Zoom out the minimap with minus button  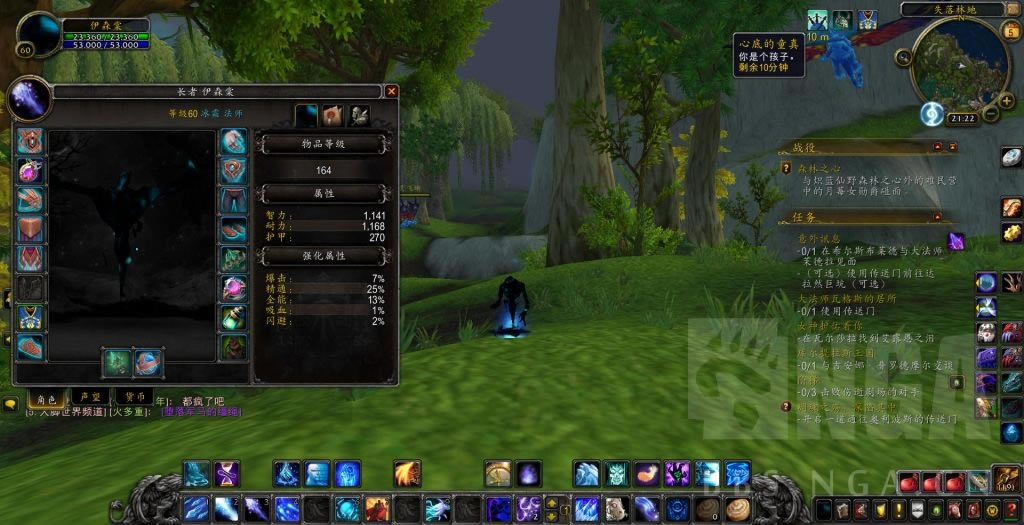click(991, 114)
